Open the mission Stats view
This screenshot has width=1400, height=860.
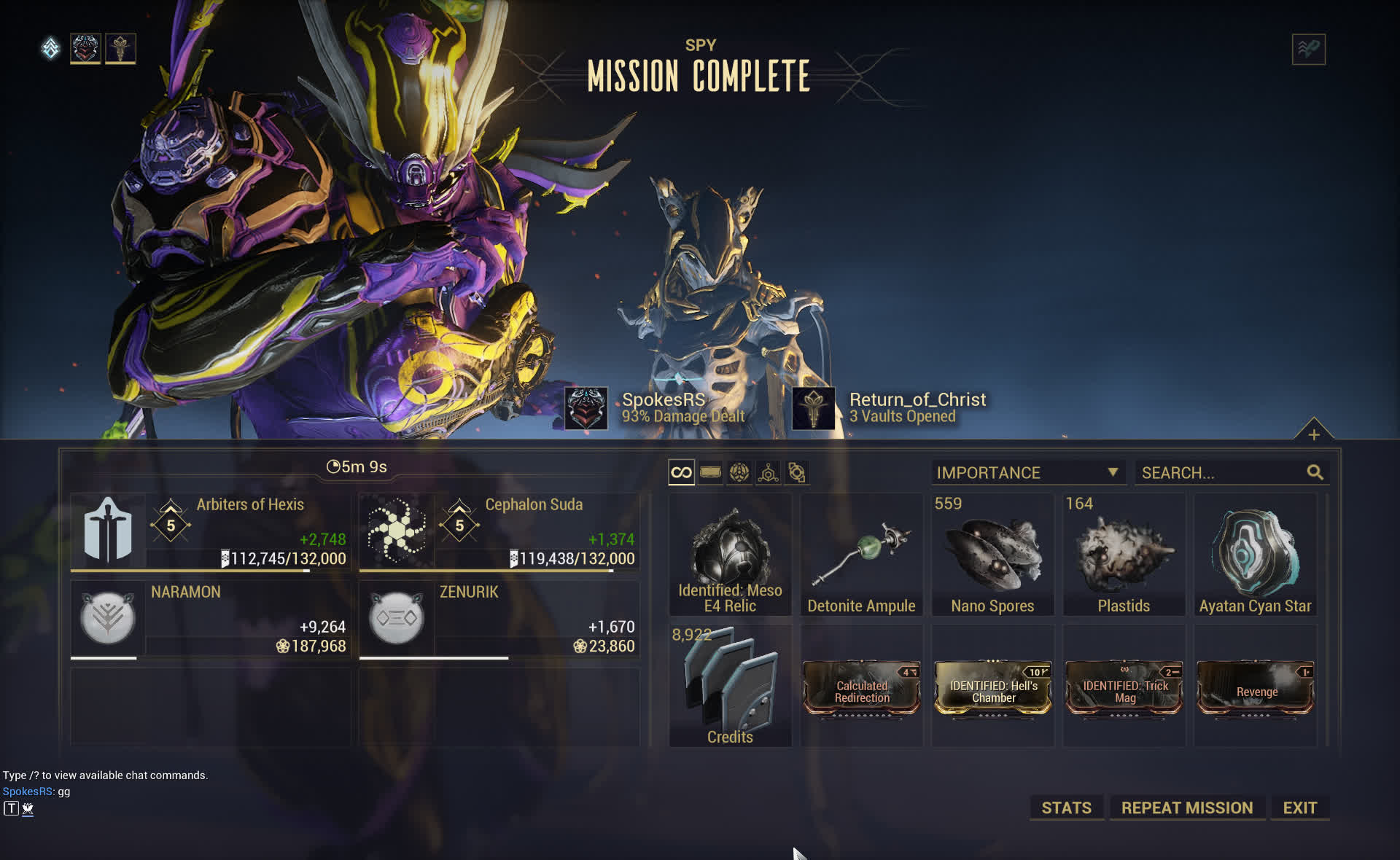(x=1066, y=808)
